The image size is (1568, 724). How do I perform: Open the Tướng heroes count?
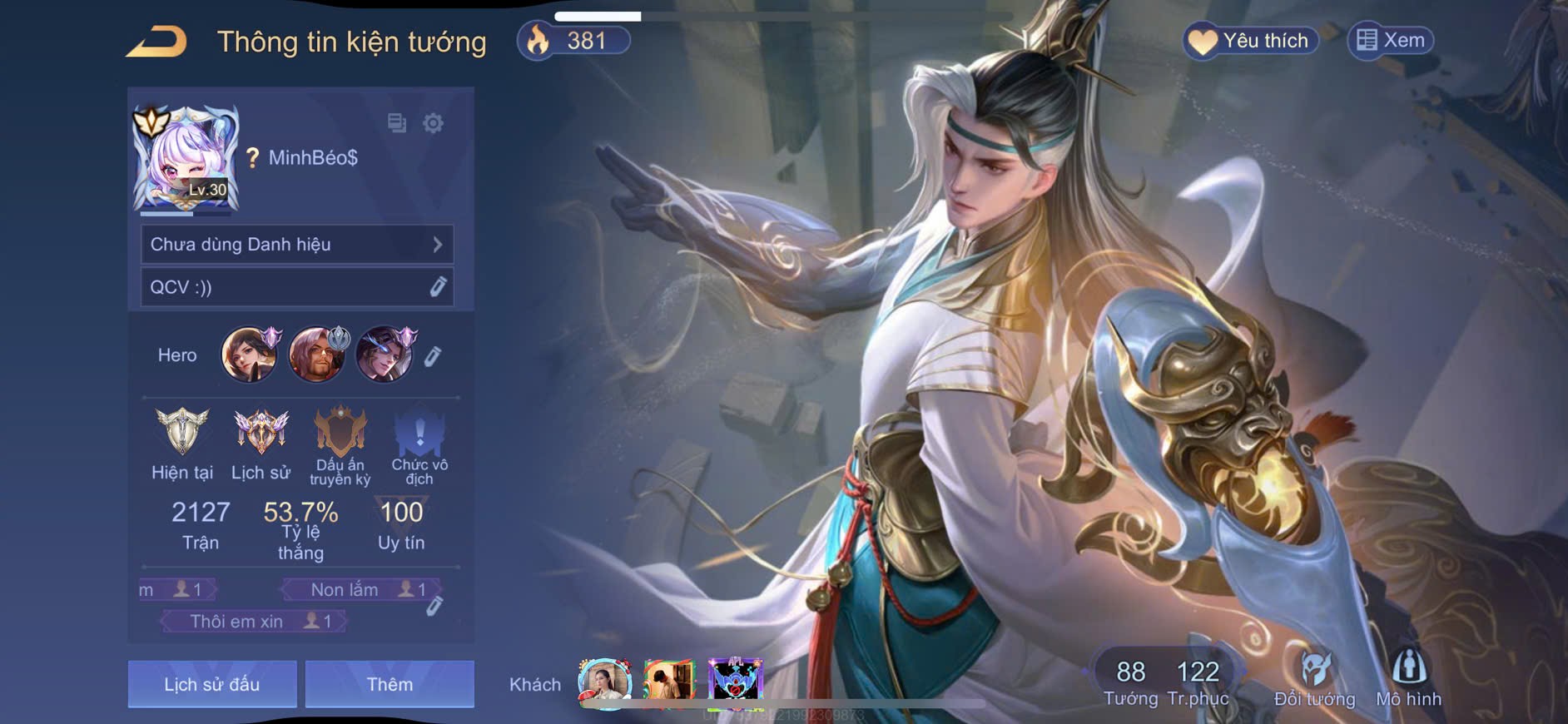pyautogui.click(x=1130, y=682)
